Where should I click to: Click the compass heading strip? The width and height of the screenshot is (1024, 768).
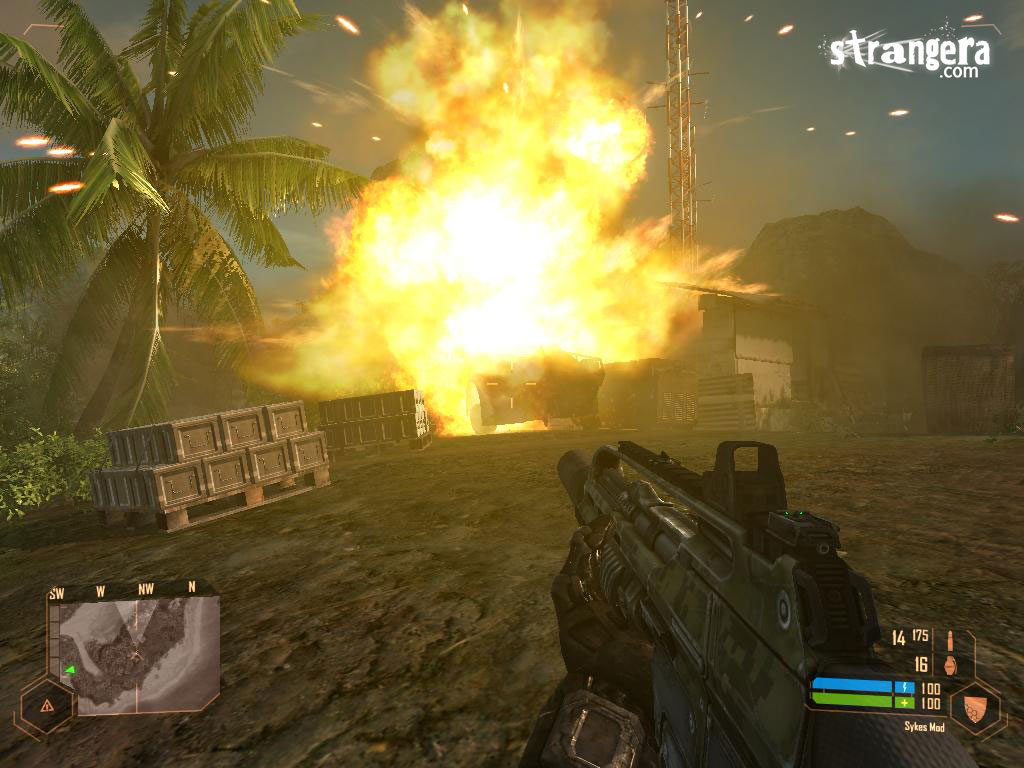[122, 591]
